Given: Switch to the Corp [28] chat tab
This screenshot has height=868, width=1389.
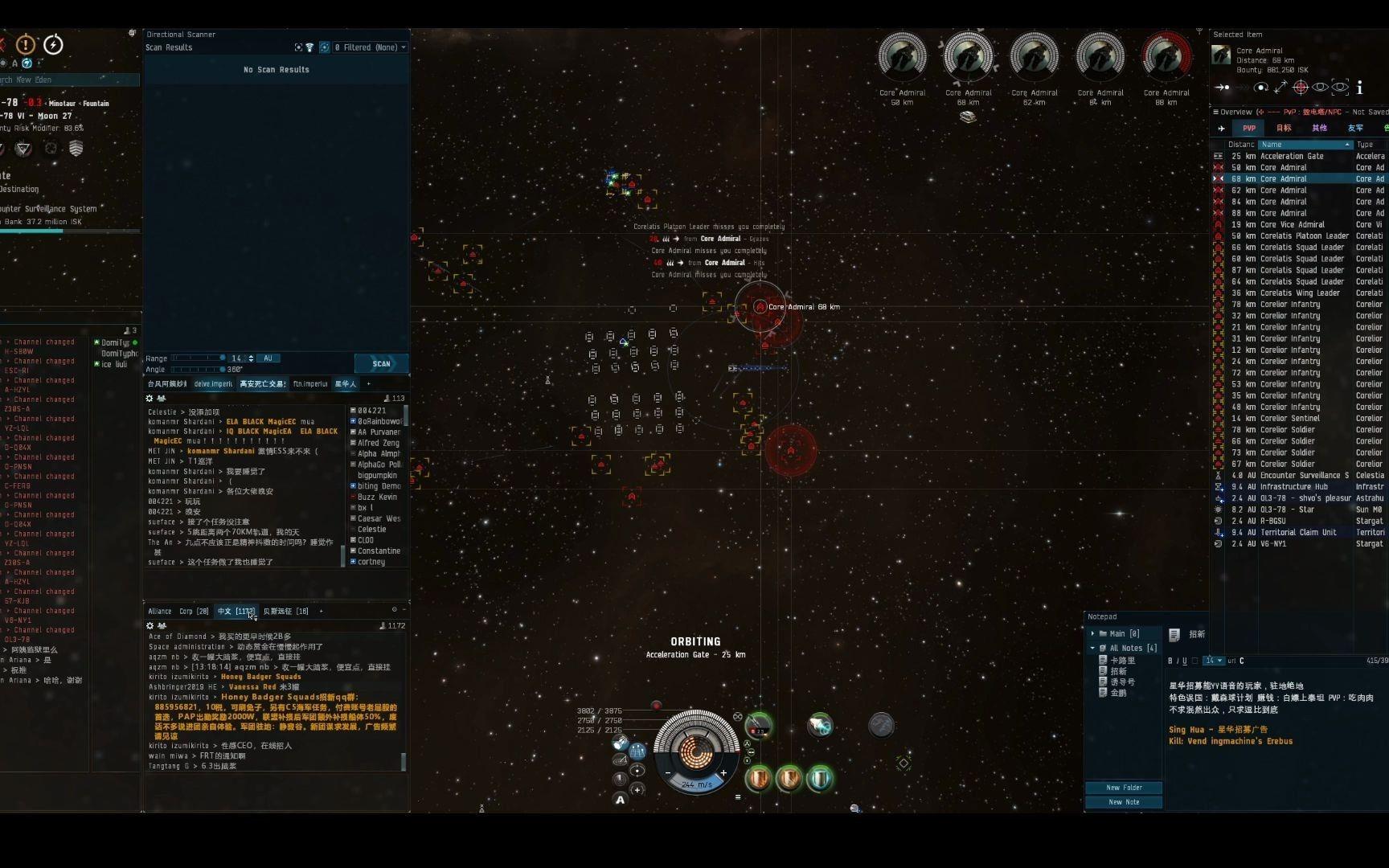Looking at the screenshot, I should (x=194, y=612).
